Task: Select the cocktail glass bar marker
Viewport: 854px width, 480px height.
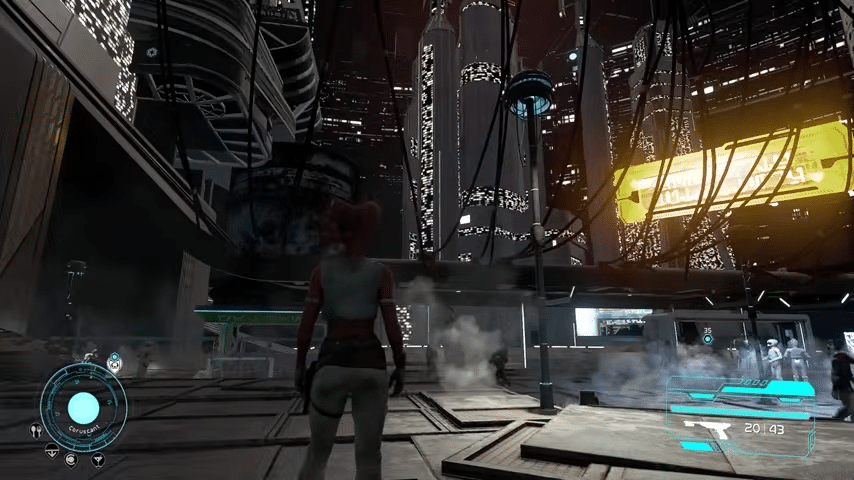Action: [x=98, y=460]
